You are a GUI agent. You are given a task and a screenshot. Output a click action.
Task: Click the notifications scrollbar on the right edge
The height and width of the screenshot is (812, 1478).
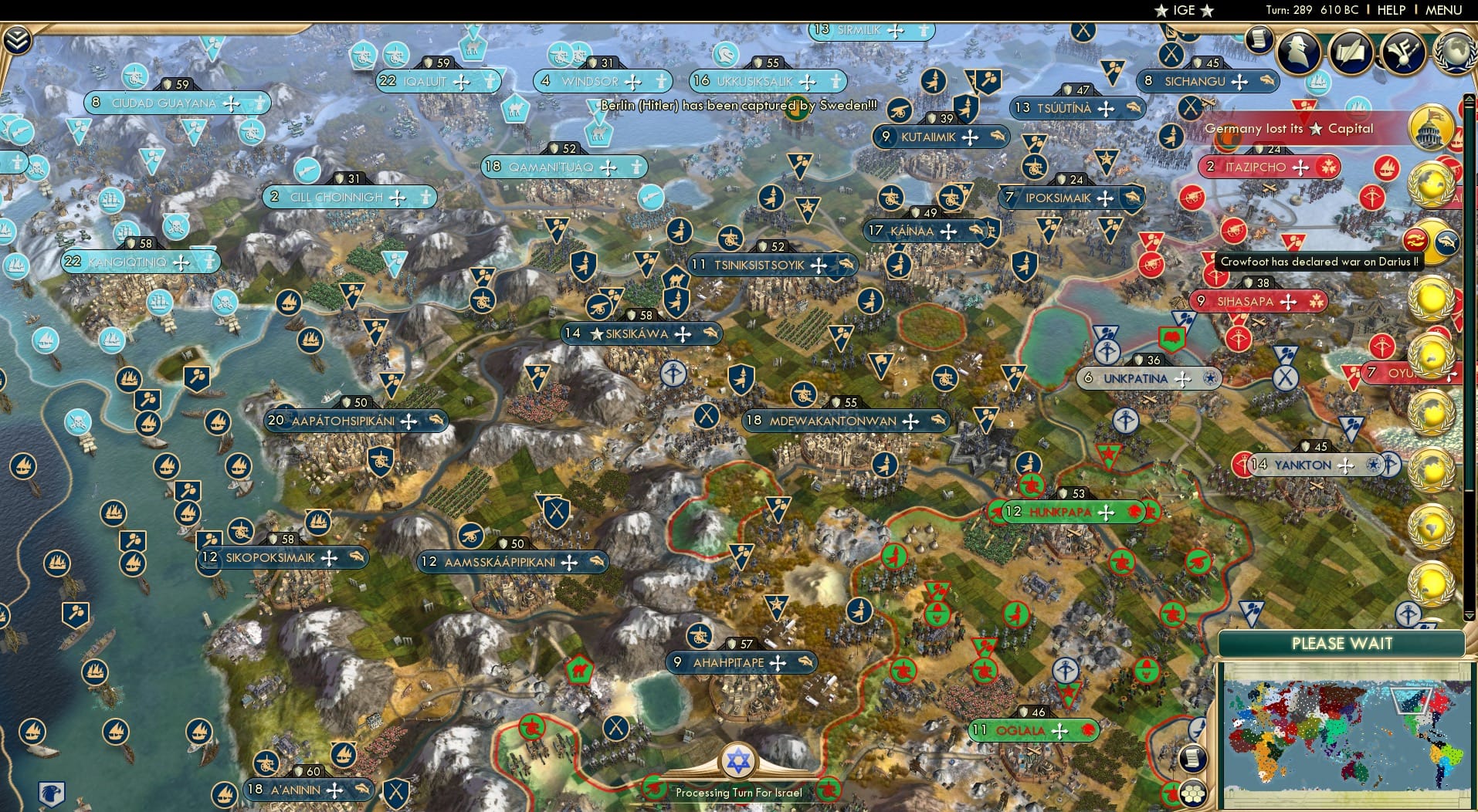point(1470,309)
